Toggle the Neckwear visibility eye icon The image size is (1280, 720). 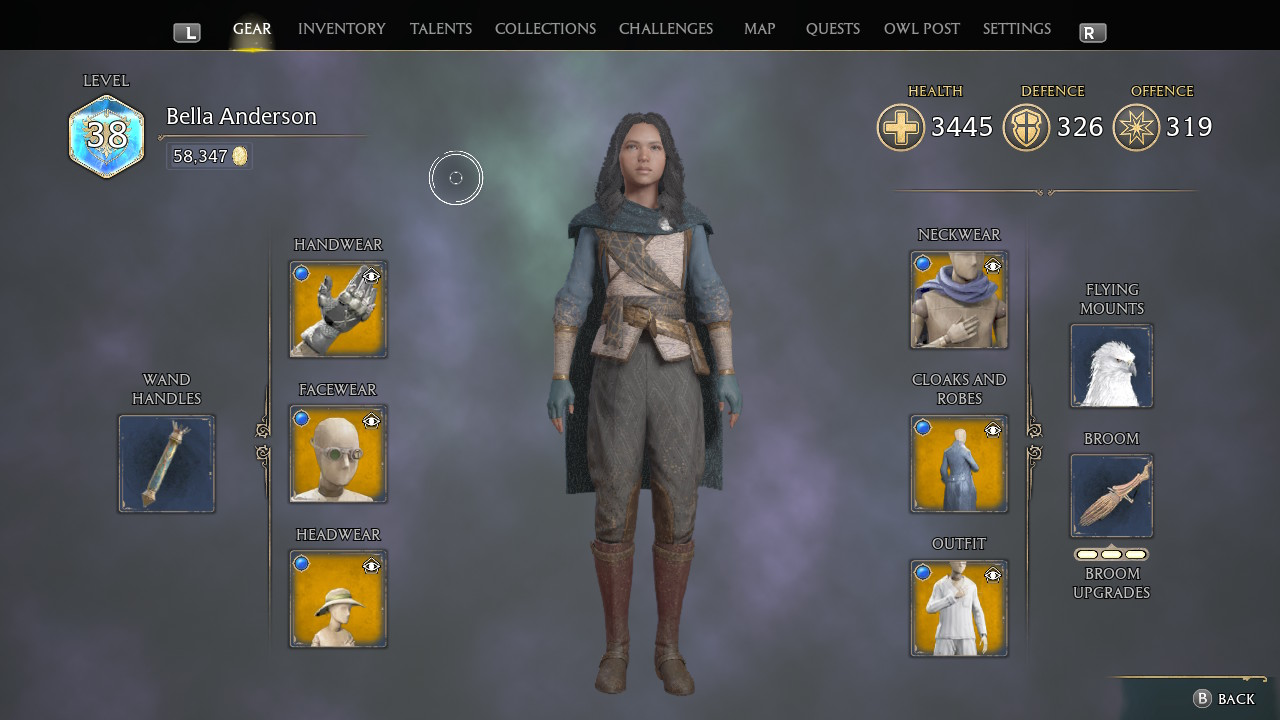coord(993,266)
